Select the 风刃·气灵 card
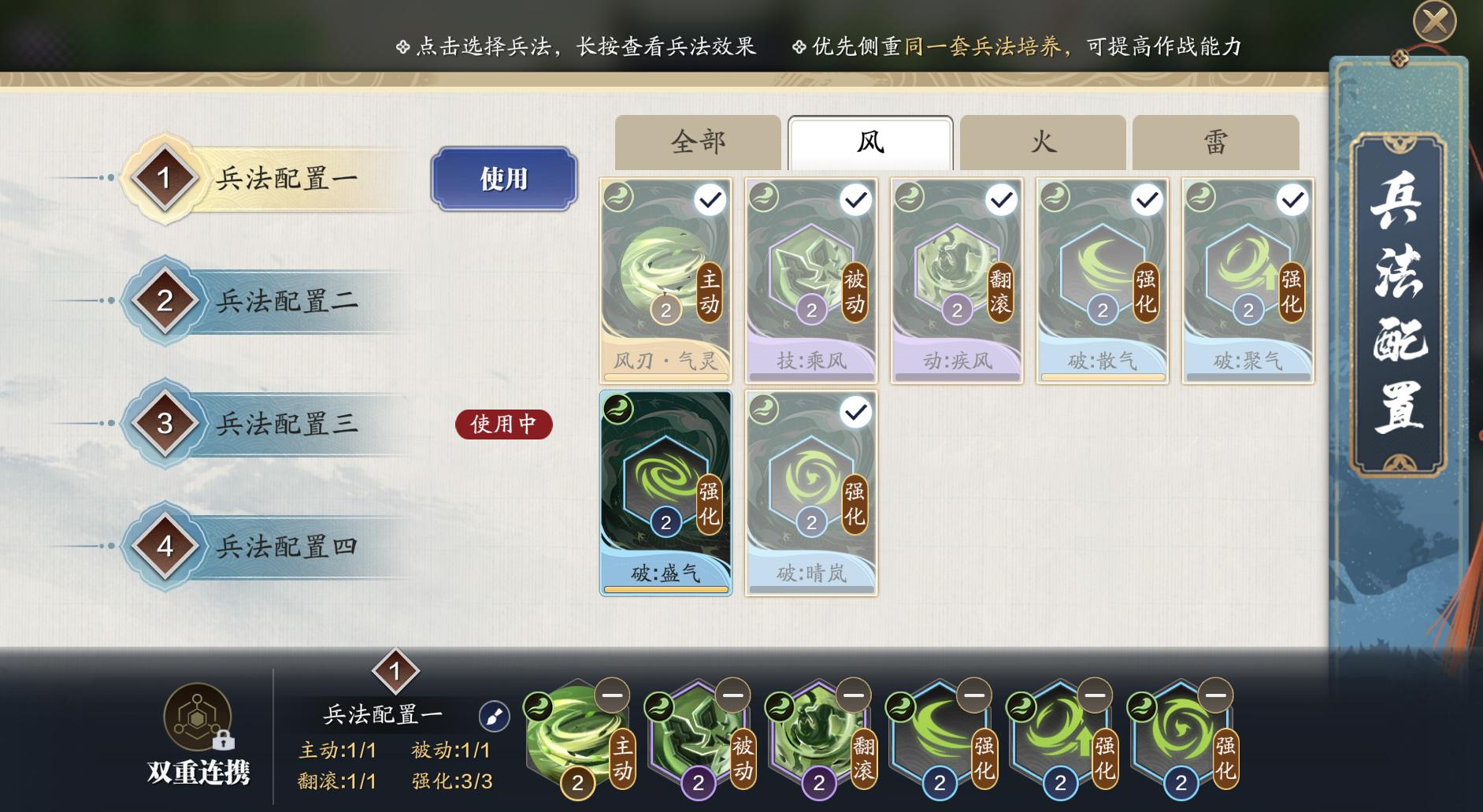Screen dimensions: 1483x812 point(665,281)
